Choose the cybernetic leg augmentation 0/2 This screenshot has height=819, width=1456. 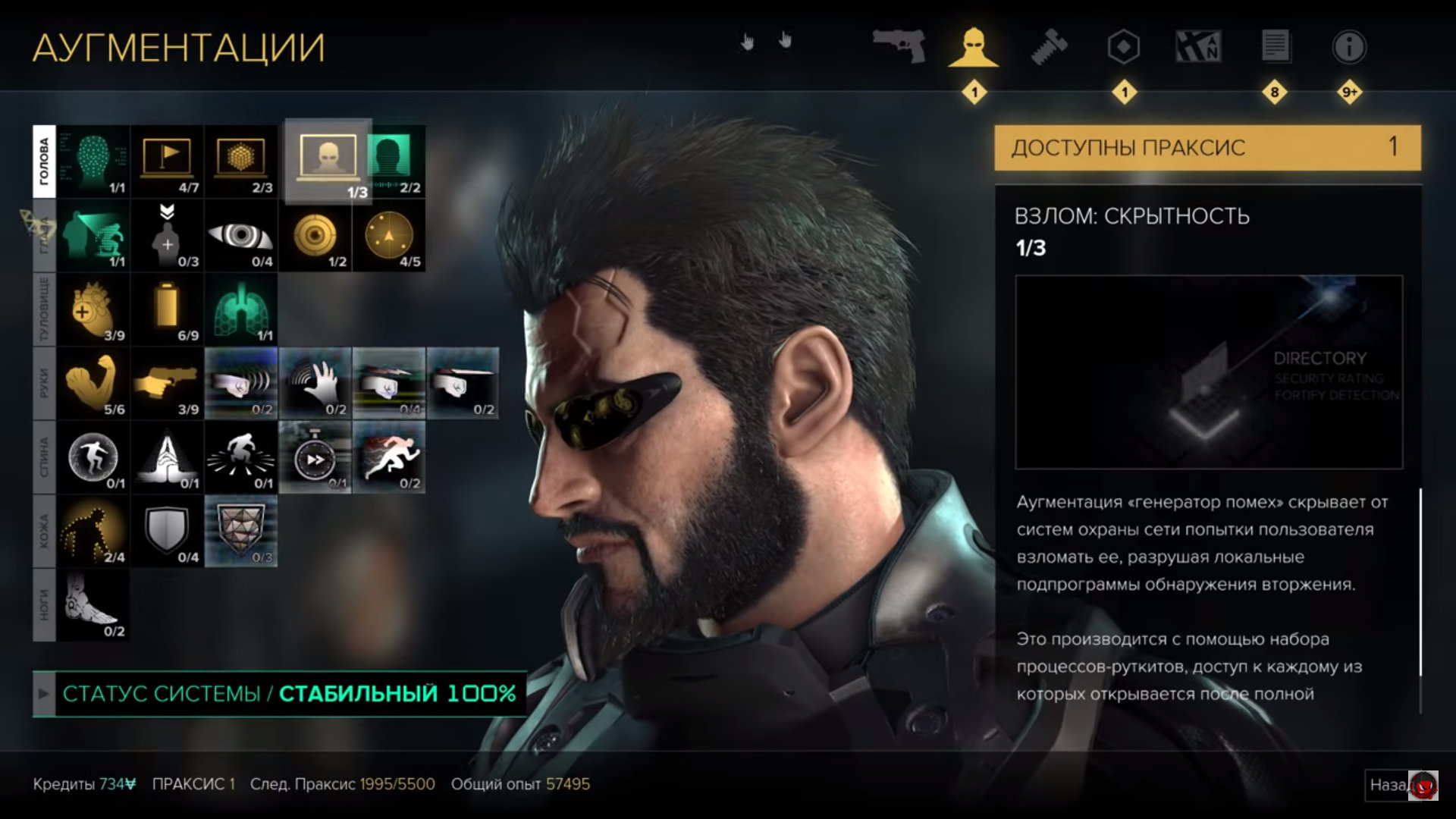(93, 604)
